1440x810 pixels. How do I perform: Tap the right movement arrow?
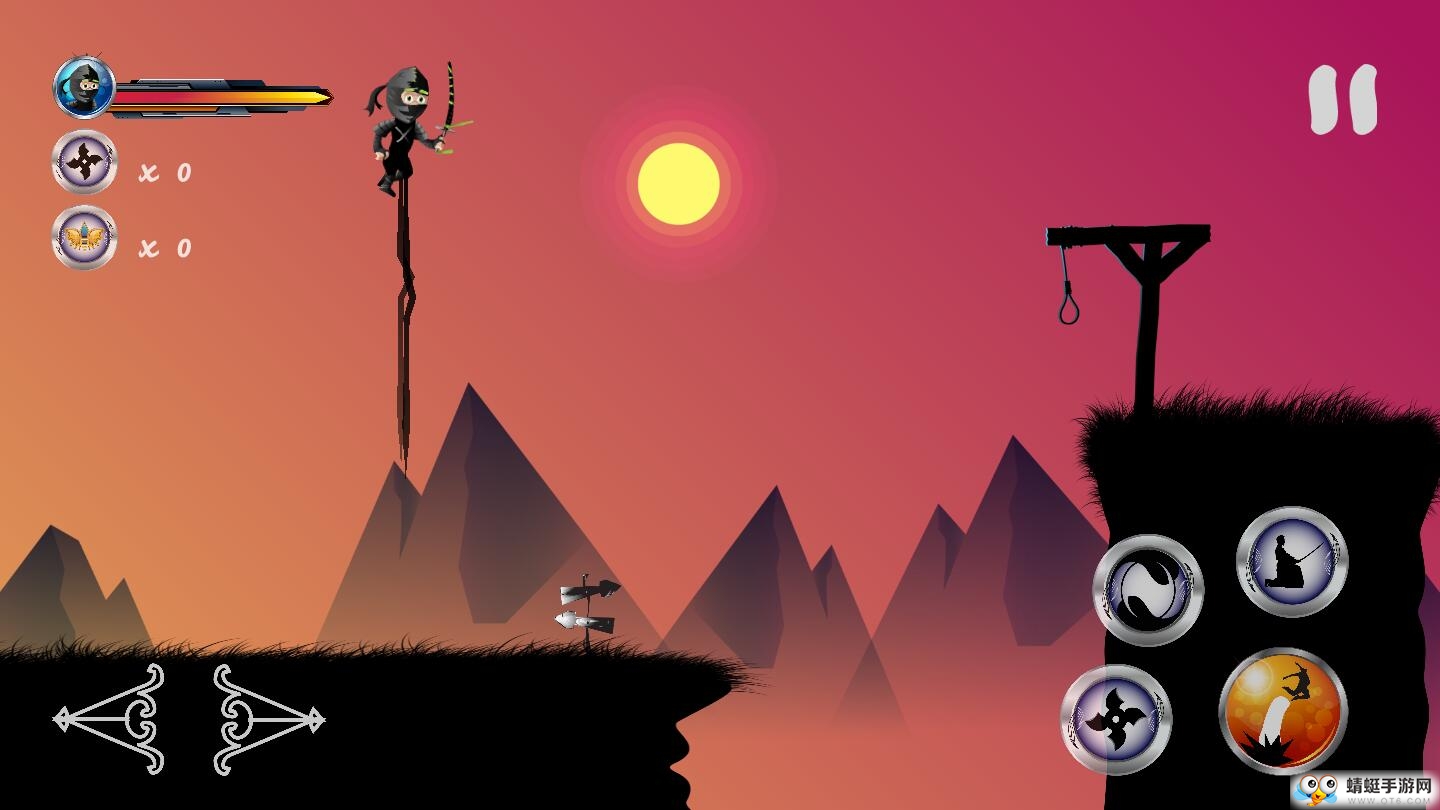[268, 718]
